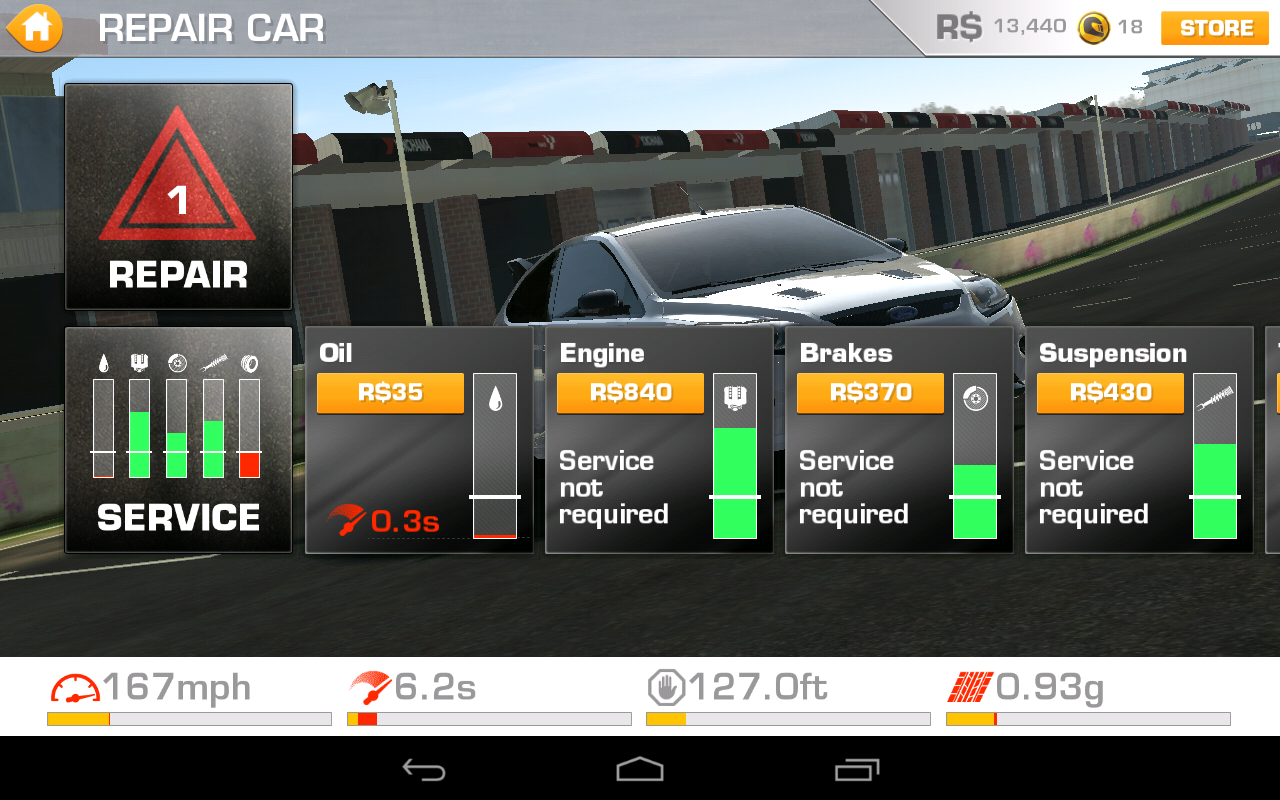Image resolution: width=1280 pixels, height=800 pixels.
Task: Open the STORE
Action: pyautogui.click(x=1213, y=28)
